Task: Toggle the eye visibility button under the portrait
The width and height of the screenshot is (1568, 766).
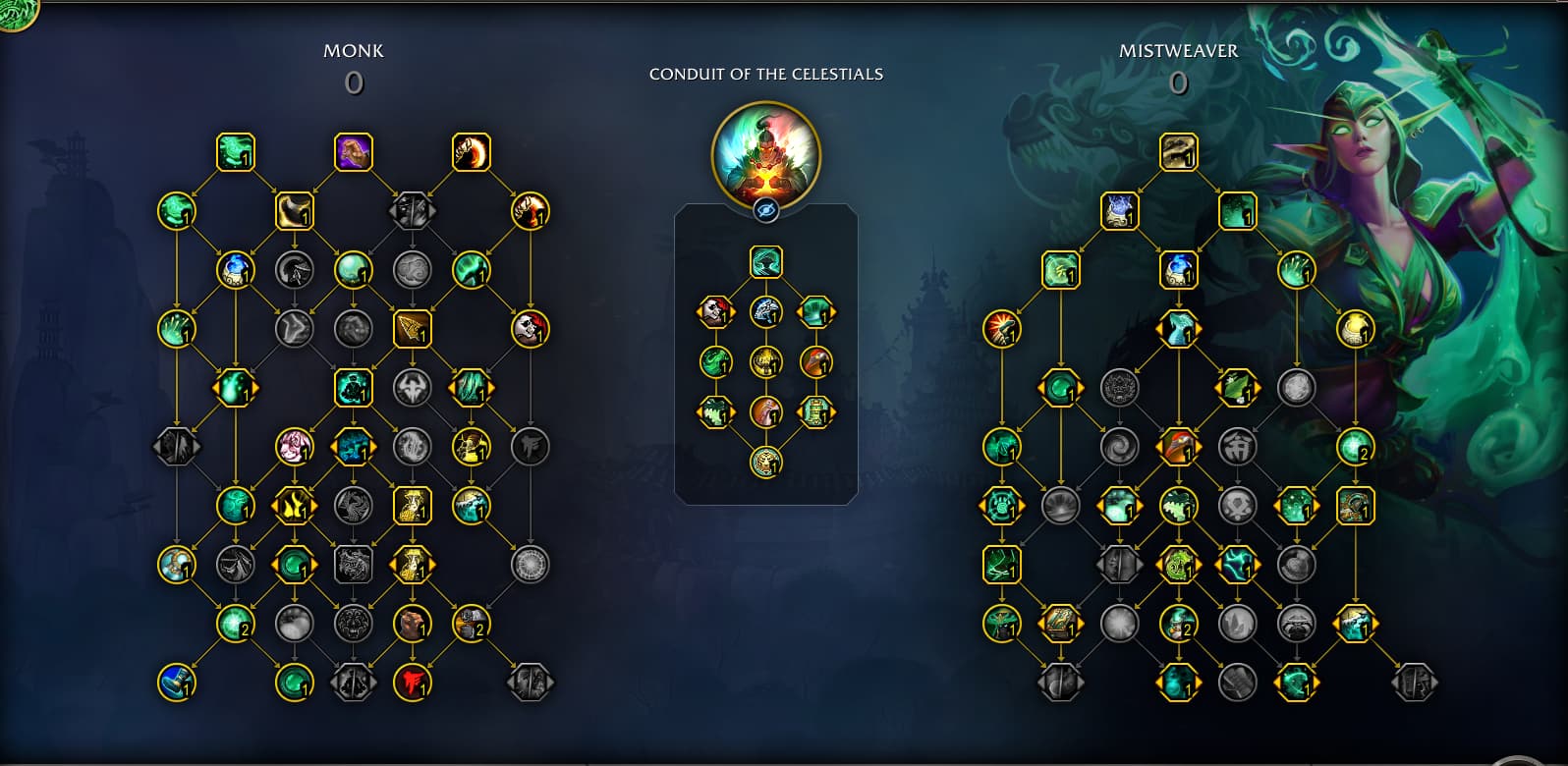Action: [x=766, y=210]
